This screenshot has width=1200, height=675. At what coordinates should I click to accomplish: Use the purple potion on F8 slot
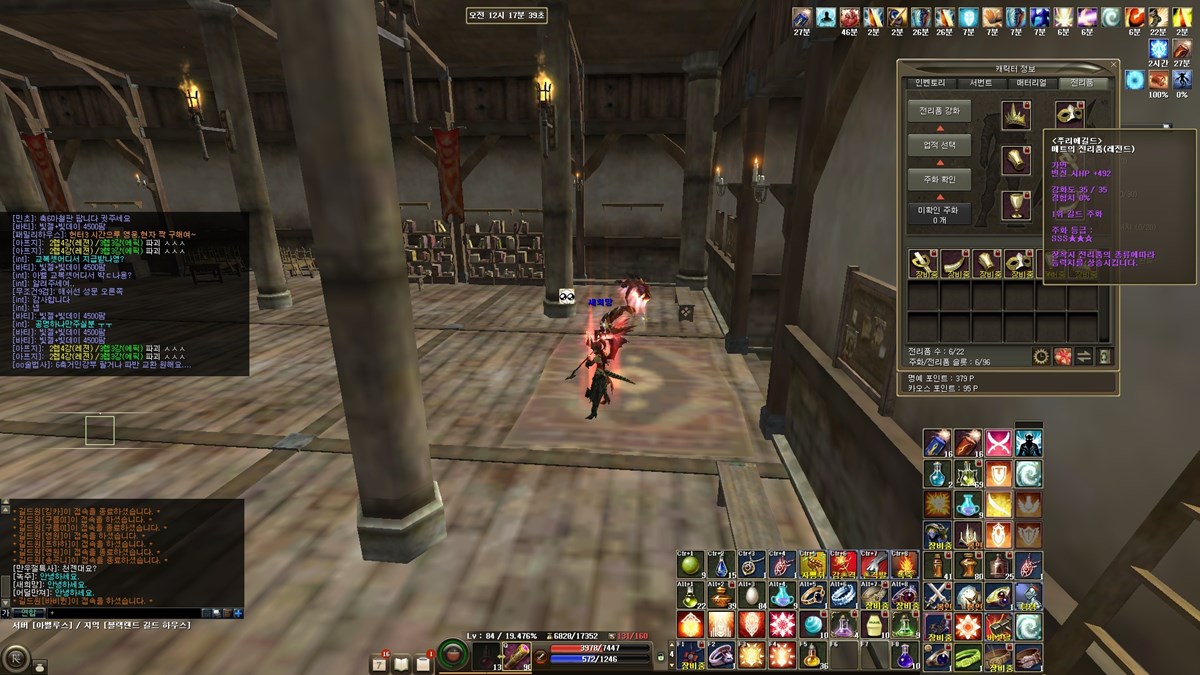pyautogui.click(x=904, y=655)
